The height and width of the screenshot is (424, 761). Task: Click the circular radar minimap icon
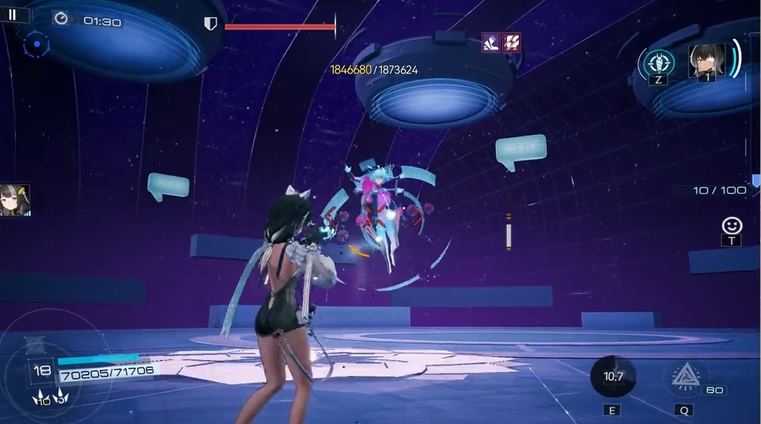[36, 45]
